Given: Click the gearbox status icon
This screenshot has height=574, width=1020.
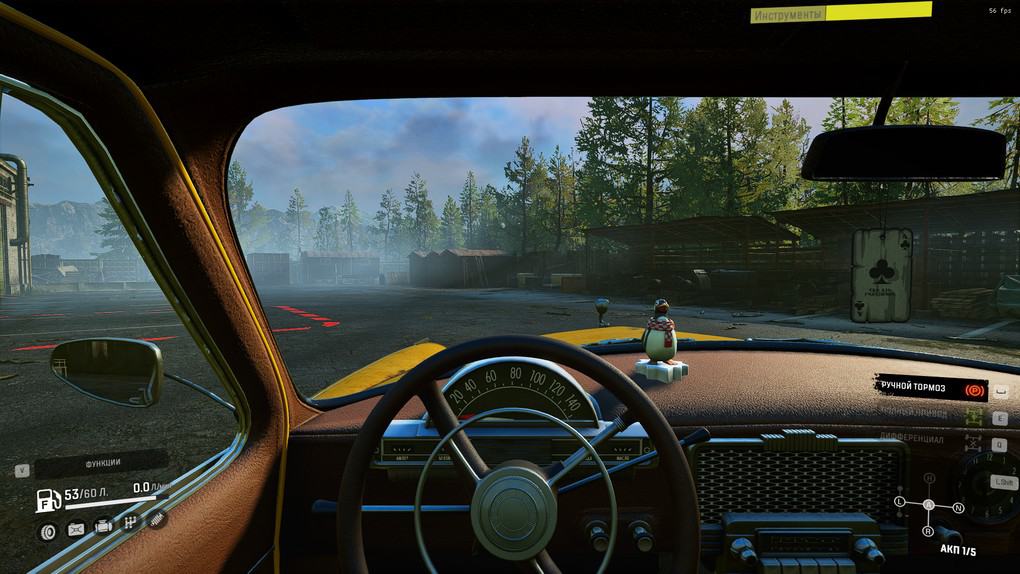Looking at the screenshot, I should click(x=130, y=523).
